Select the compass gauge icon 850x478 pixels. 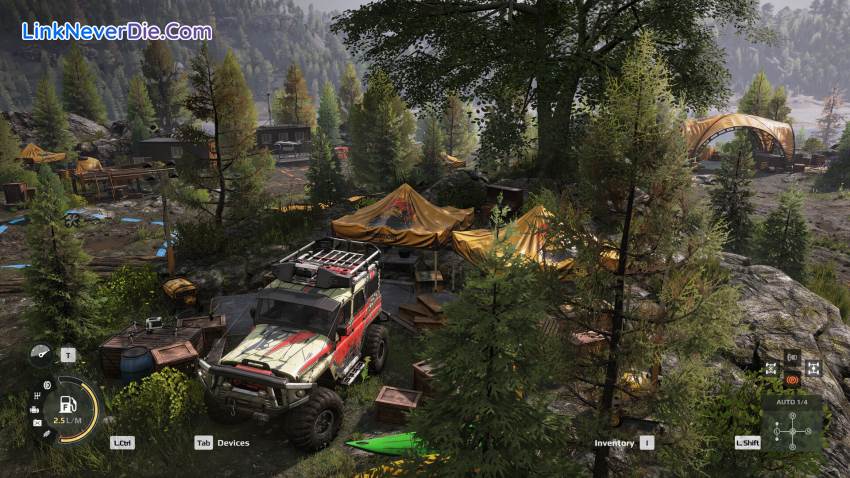click(41, 354)
